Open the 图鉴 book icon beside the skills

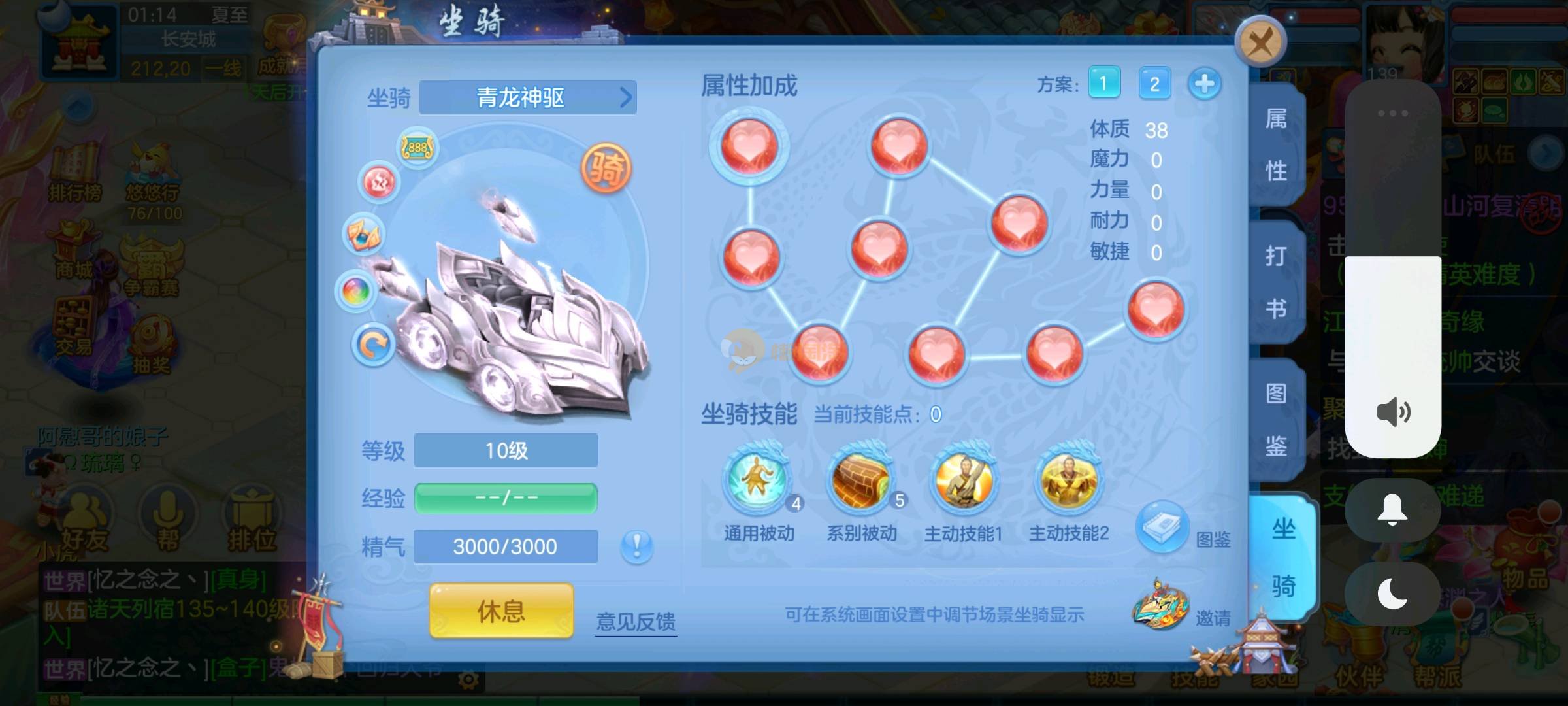[x=1162, y=527]
